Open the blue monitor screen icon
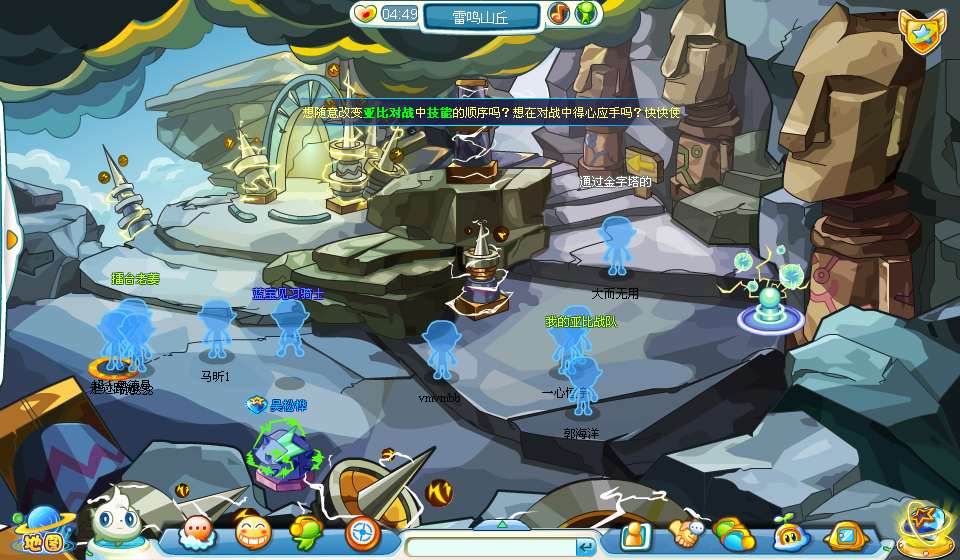 coord(846,536)
